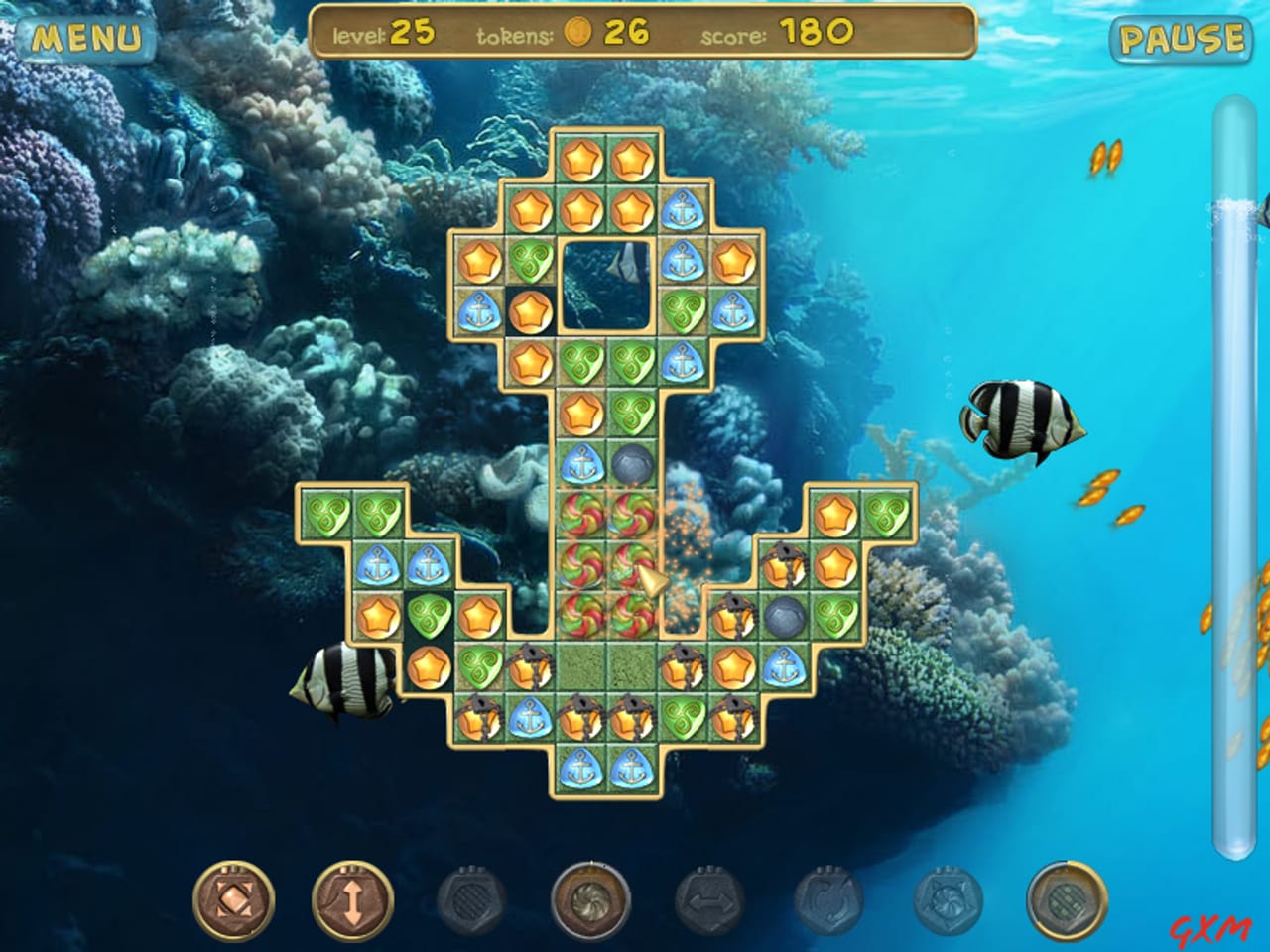Click the level 25 indicator in the score bar

point(402,32)
